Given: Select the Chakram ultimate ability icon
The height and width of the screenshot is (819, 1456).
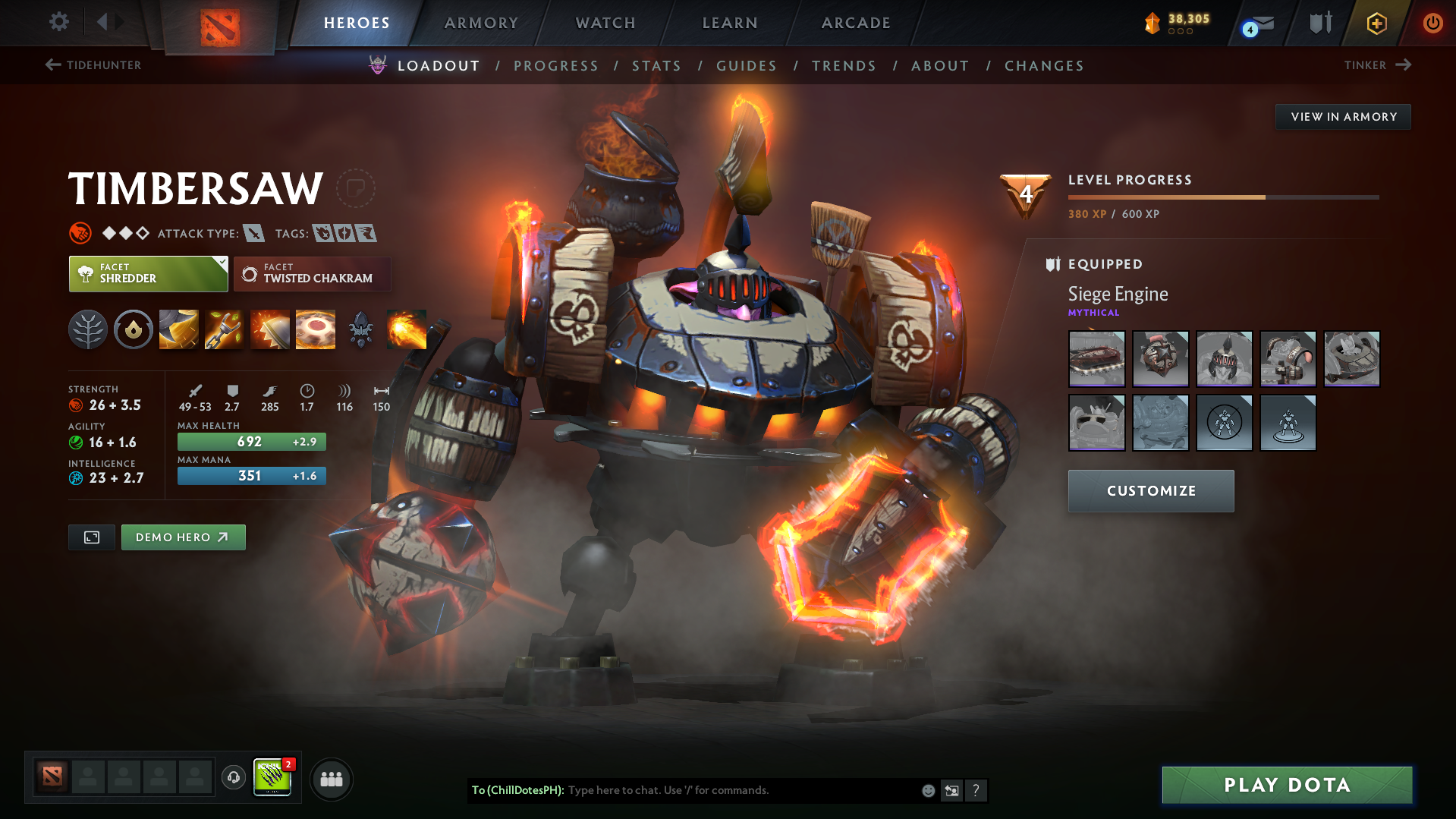Looking at the screenshot, I should (x=315, y=329).
